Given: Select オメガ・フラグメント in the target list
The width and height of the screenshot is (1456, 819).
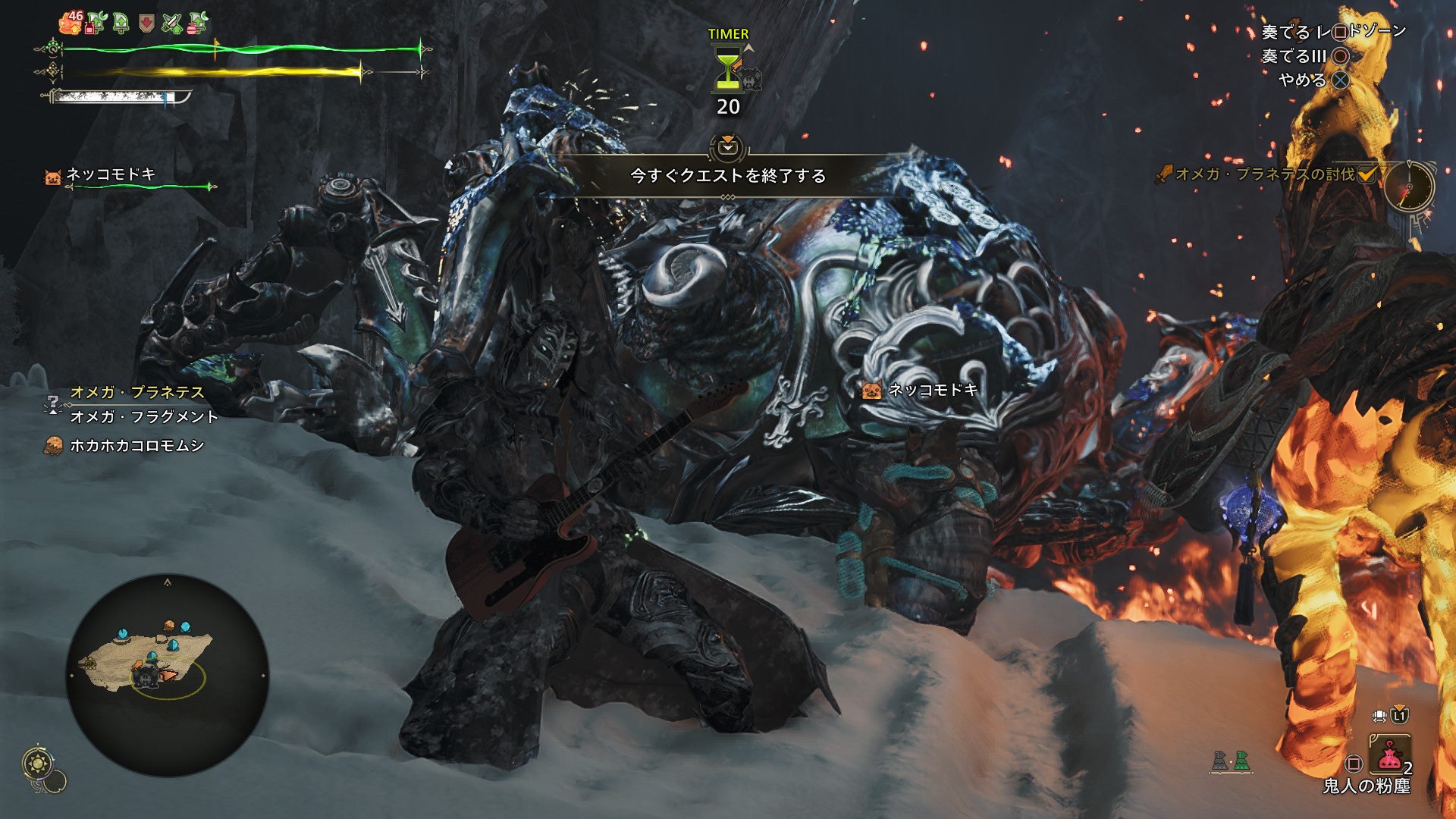Looking at the screenshot, I should tap(144, 416).
